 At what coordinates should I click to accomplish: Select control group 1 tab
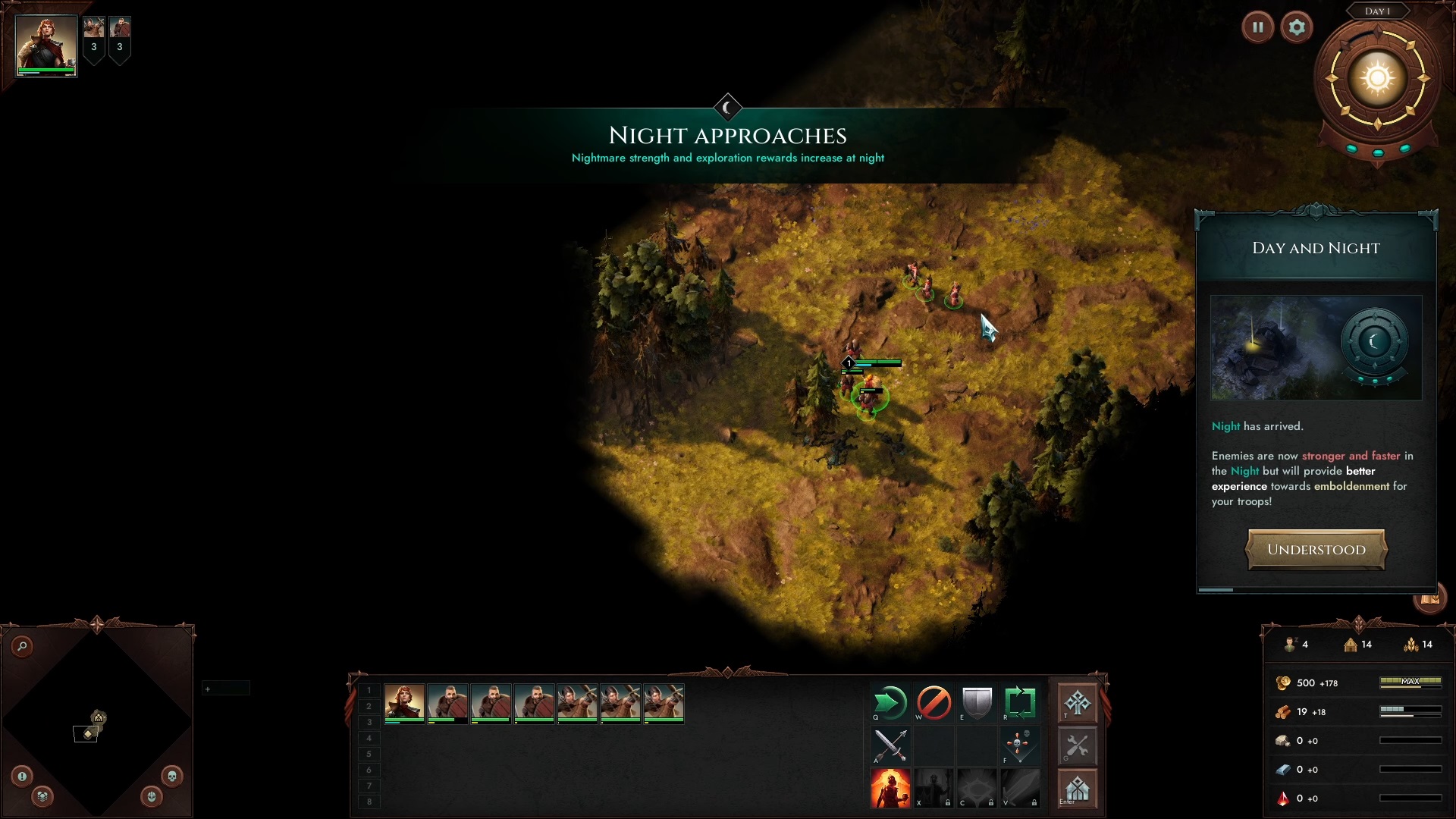tap(369, 691)
